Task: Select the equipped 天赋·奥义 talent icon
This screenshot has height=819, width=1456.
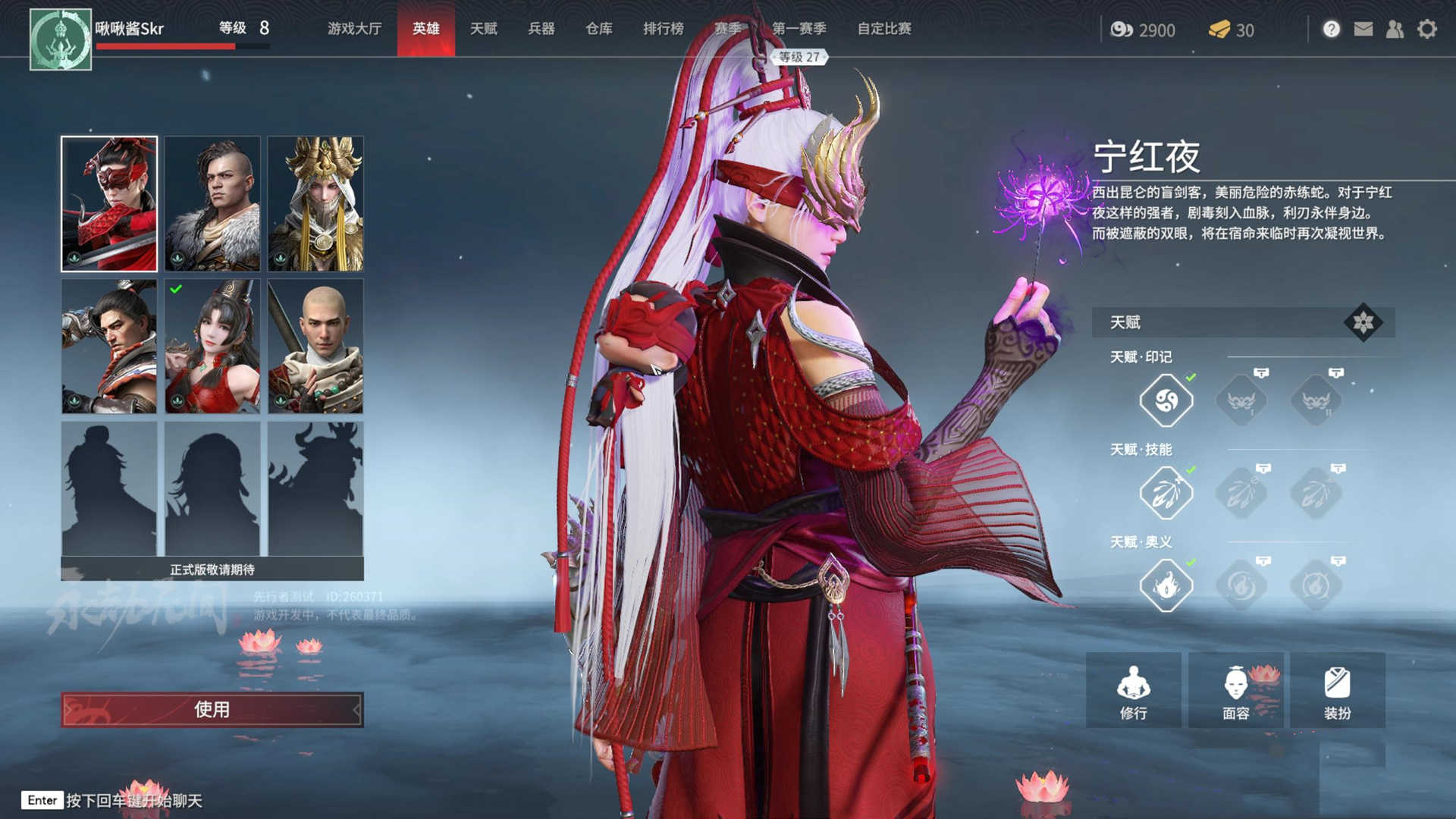Action: (x=1166, y=586)
